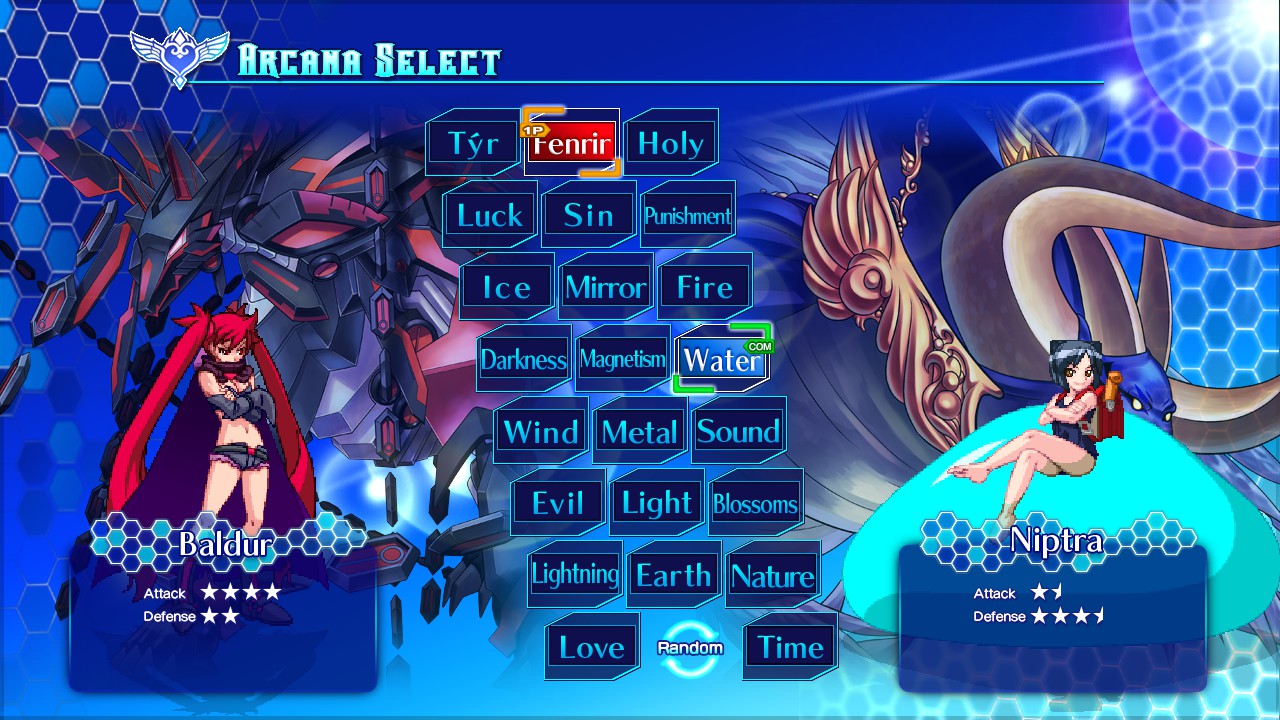Click the Punishment arcana tile

(688, 215)
